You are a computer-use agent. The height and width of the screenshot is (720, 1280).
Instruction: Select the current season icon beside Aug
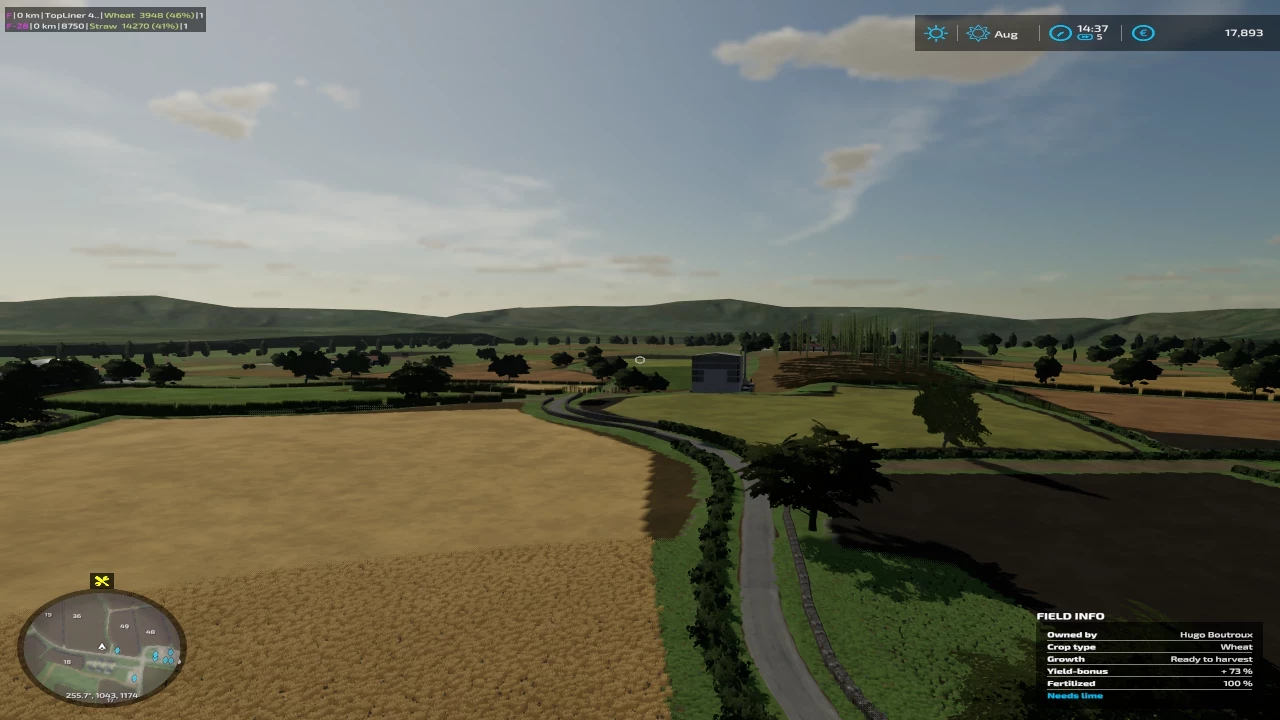(x=978, y=33)
